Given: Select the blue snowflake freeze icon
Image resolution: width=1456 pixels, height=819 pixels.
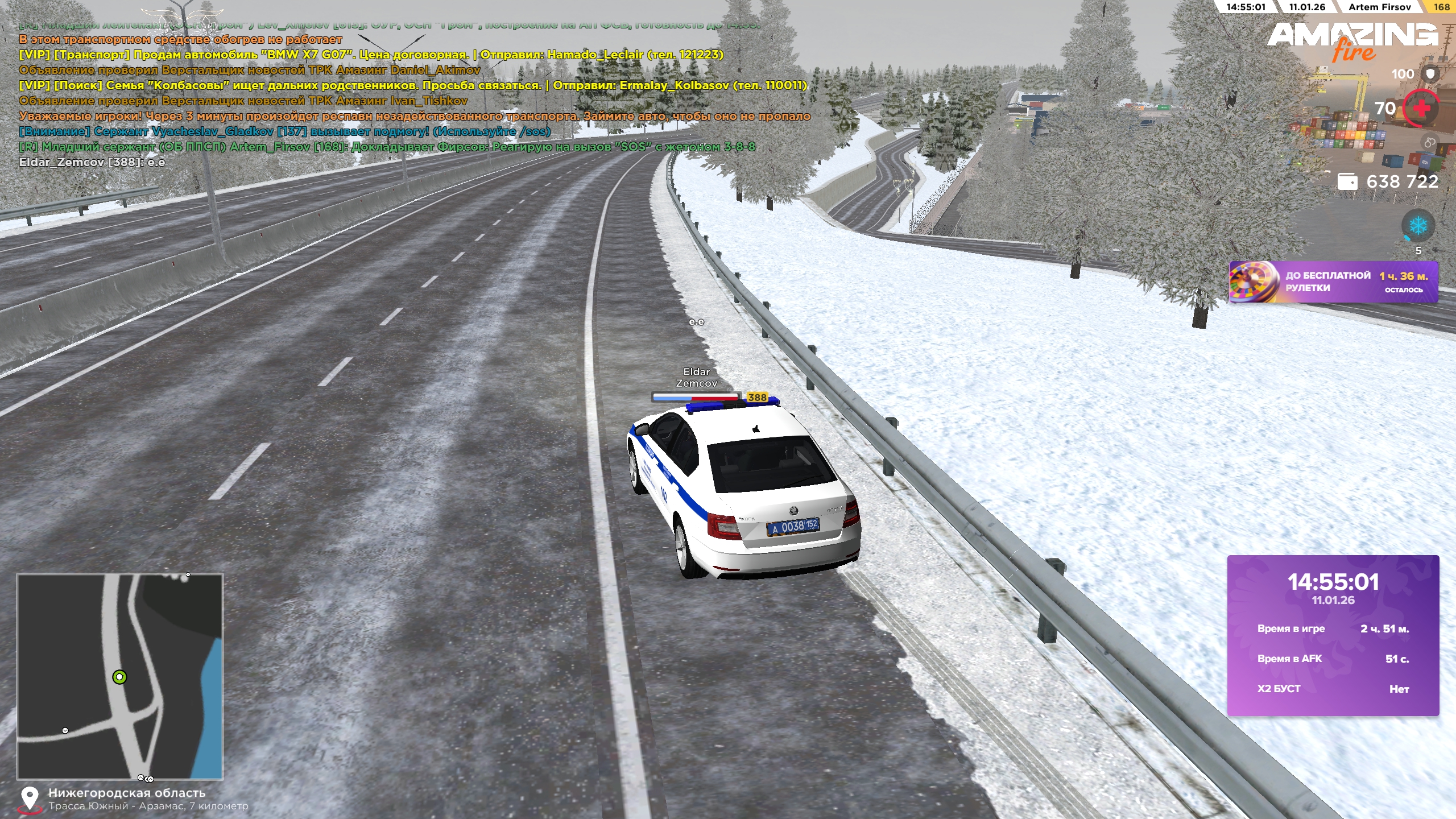Looking at the screenshot, I should click(x=1417, y=226).
